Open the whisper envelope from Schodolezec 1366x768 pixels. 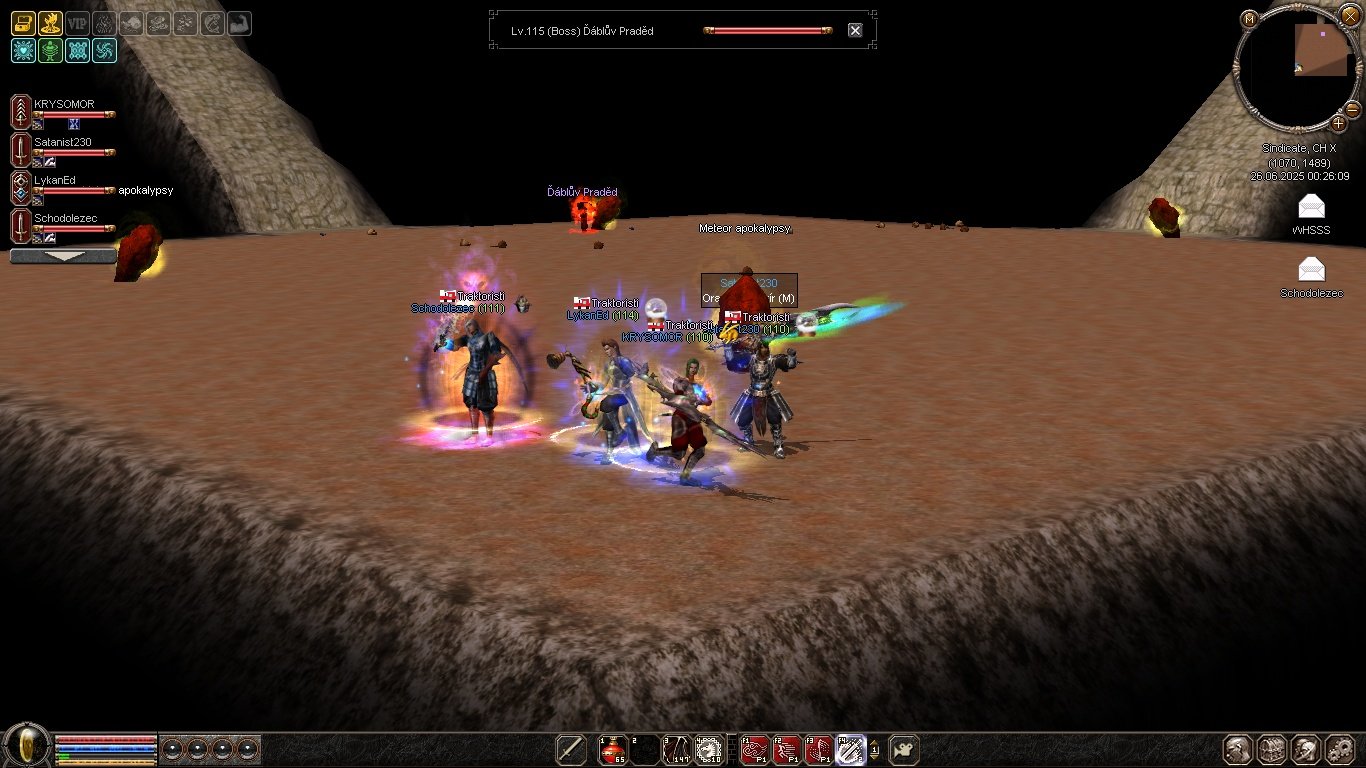(x=1311, y=270)
